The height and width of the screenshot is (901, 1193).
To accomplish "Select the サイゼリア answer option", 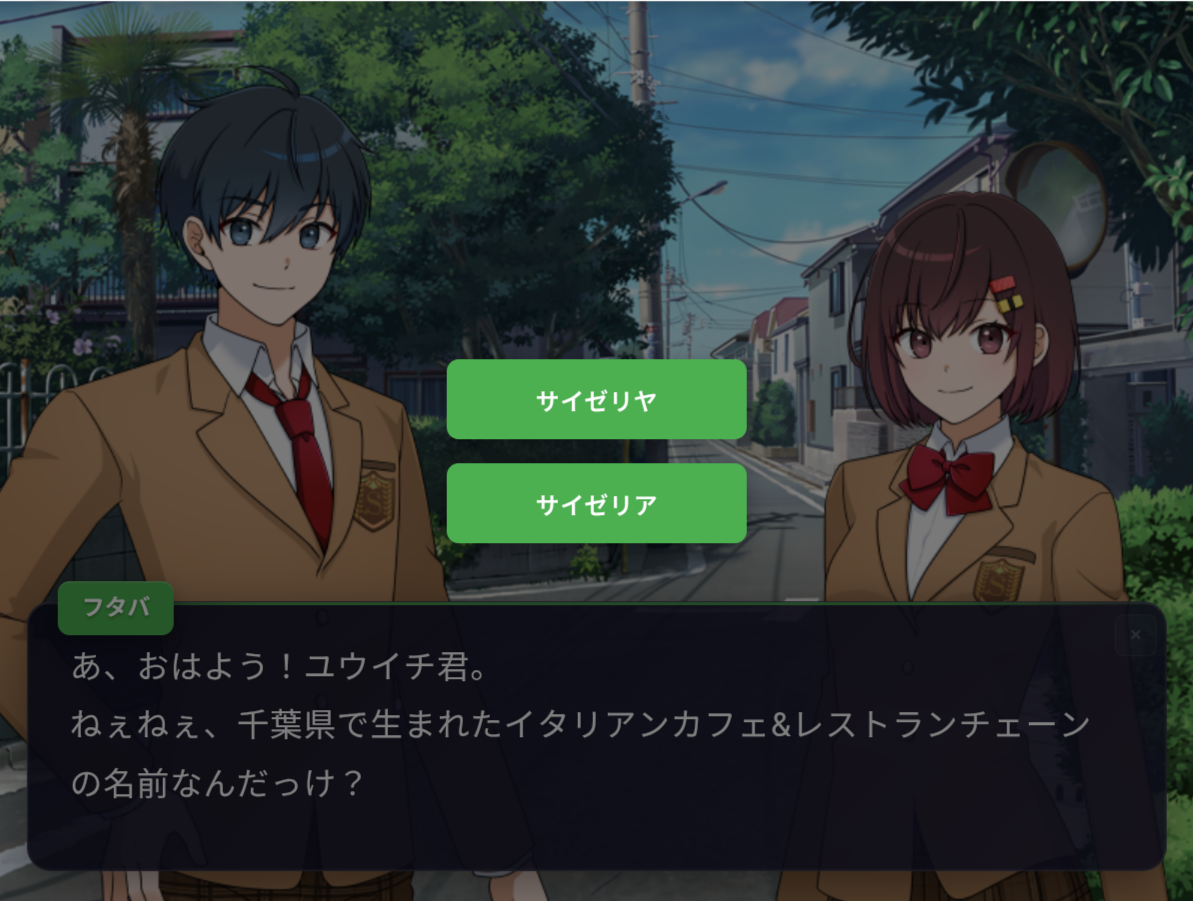I will pos(596,504).
